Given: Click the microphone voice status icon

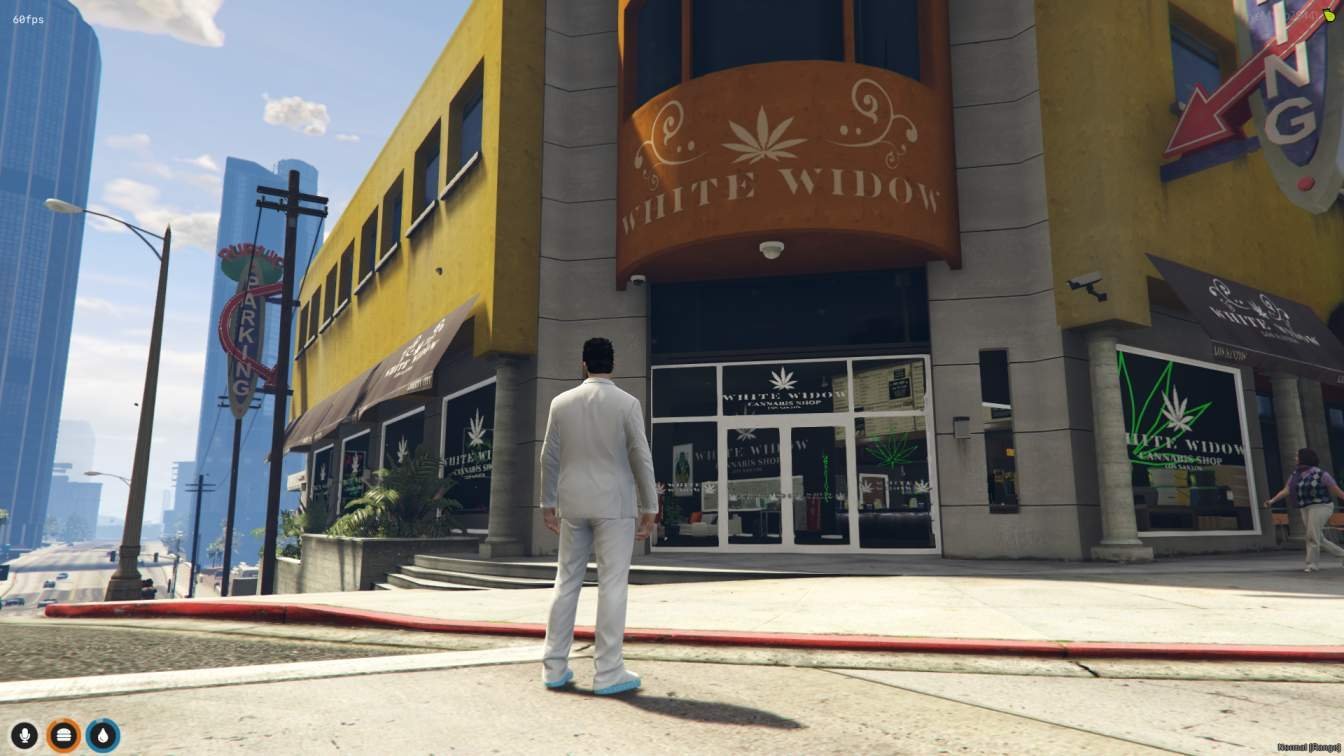Looking at the screenshot, I should coord(24,736).
